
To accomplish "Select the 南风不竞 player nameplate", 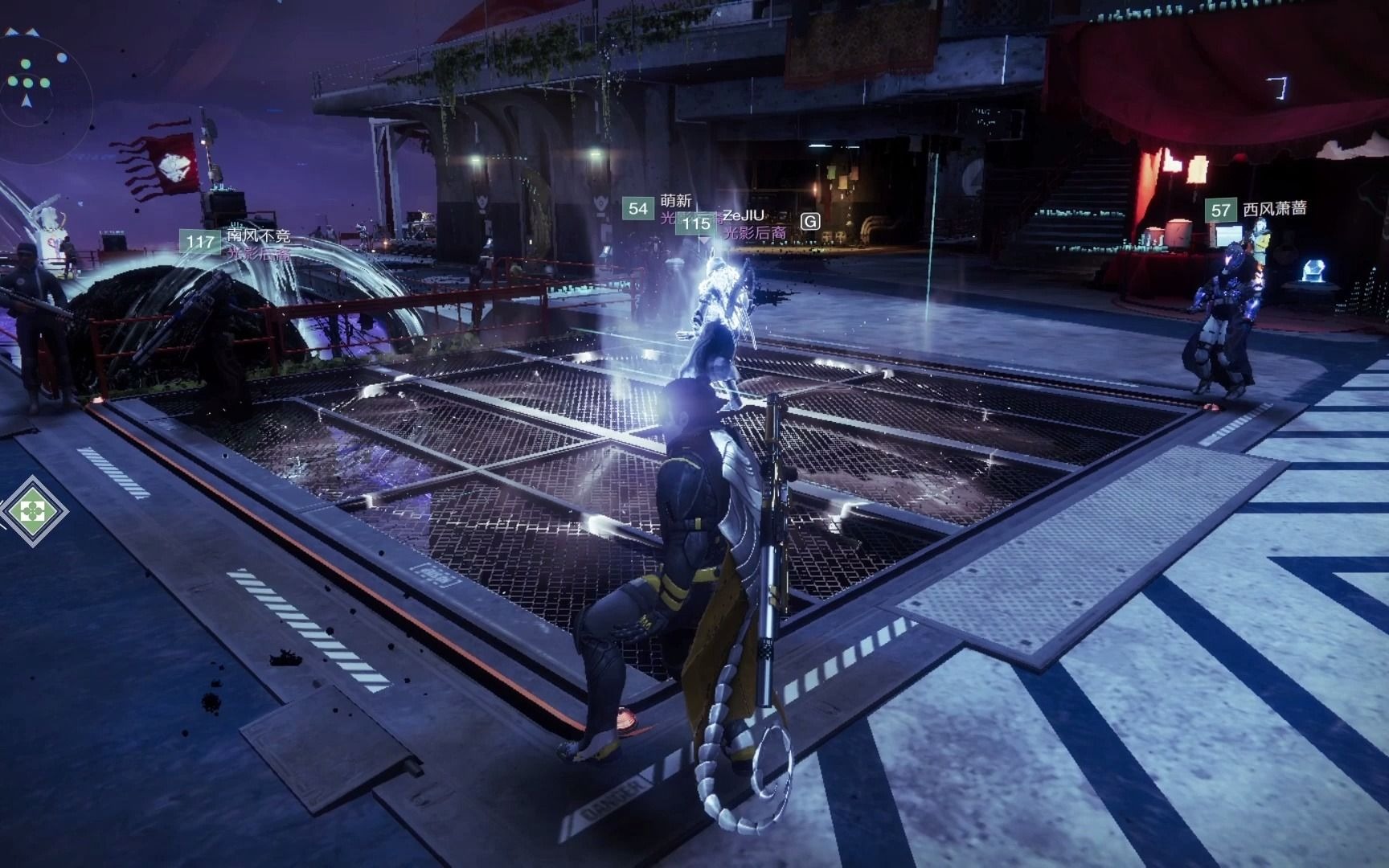I will [257, 237].
